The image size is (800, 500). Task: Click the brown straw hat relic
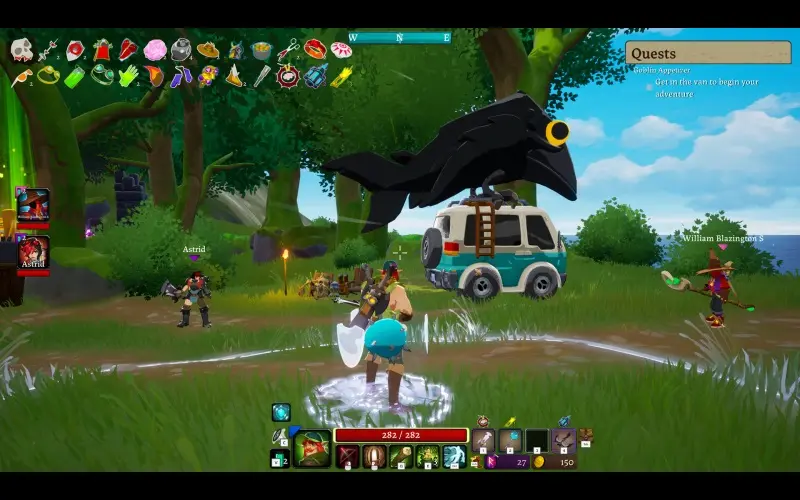tap(208, 49)
